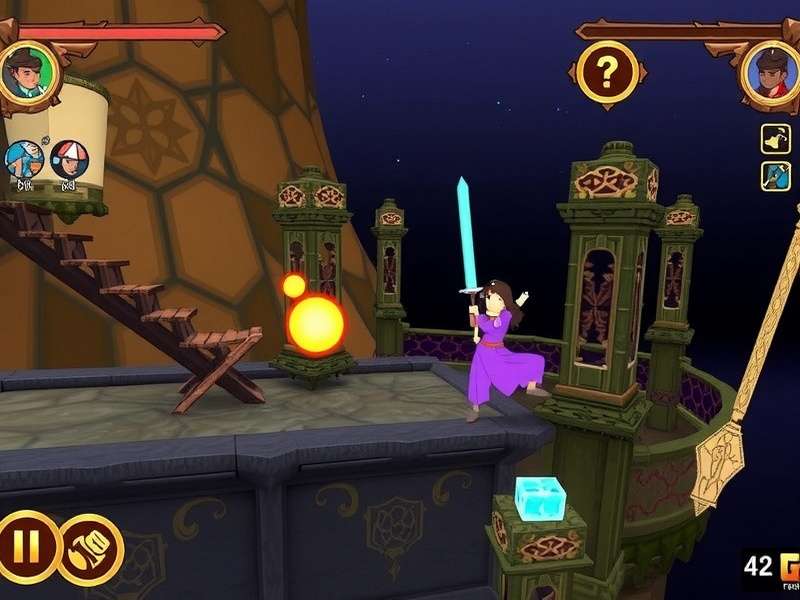Open the question mark help button
Image resolution: width=800 pixels, height=600 pixels.
point(605,72)
